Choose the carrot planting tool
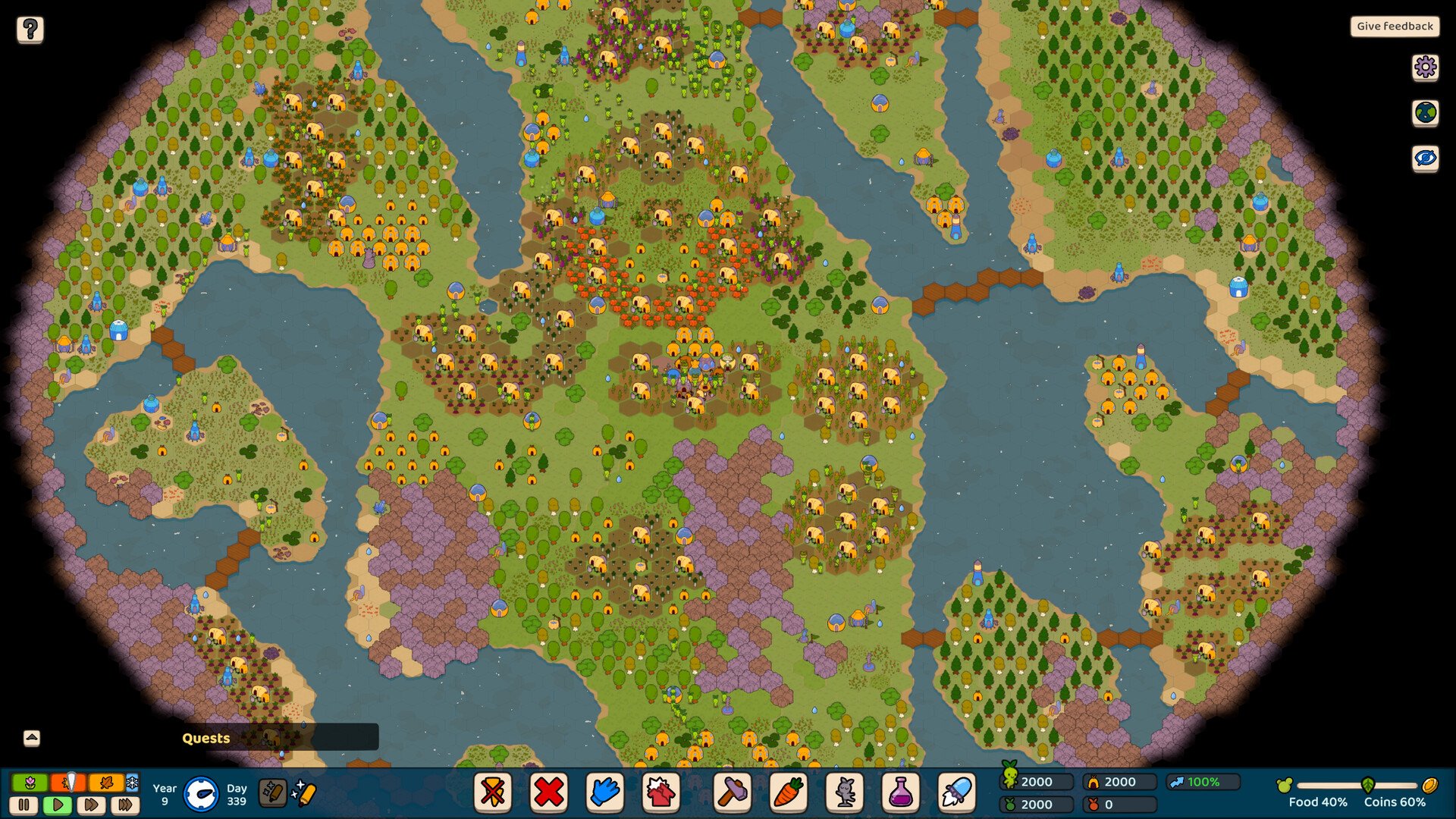The width and height of the screenshot is (1456, 819). (789, 792)
